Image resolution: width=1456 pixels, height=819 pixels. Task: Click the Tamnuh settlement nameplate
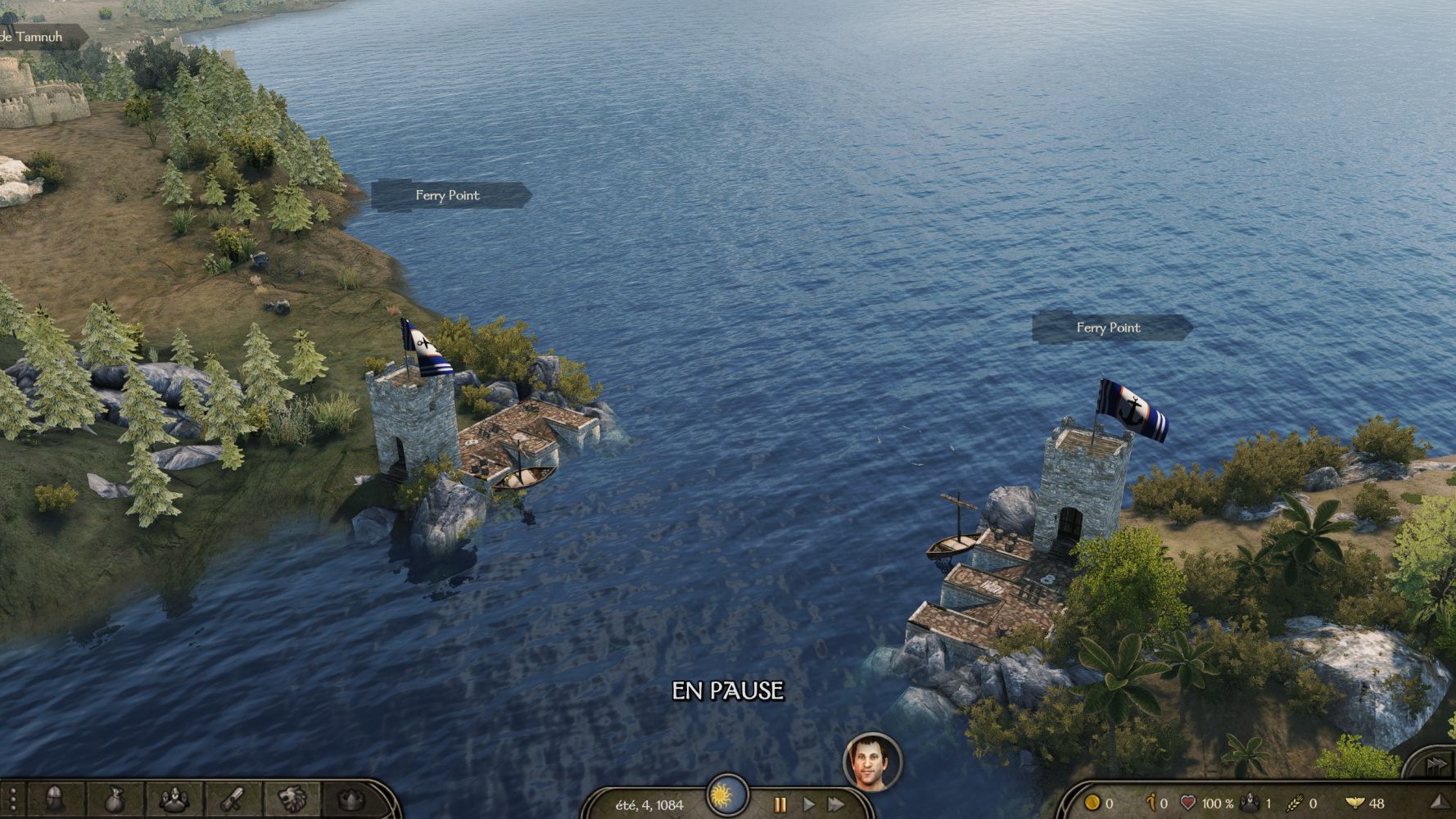coord(33,37)
